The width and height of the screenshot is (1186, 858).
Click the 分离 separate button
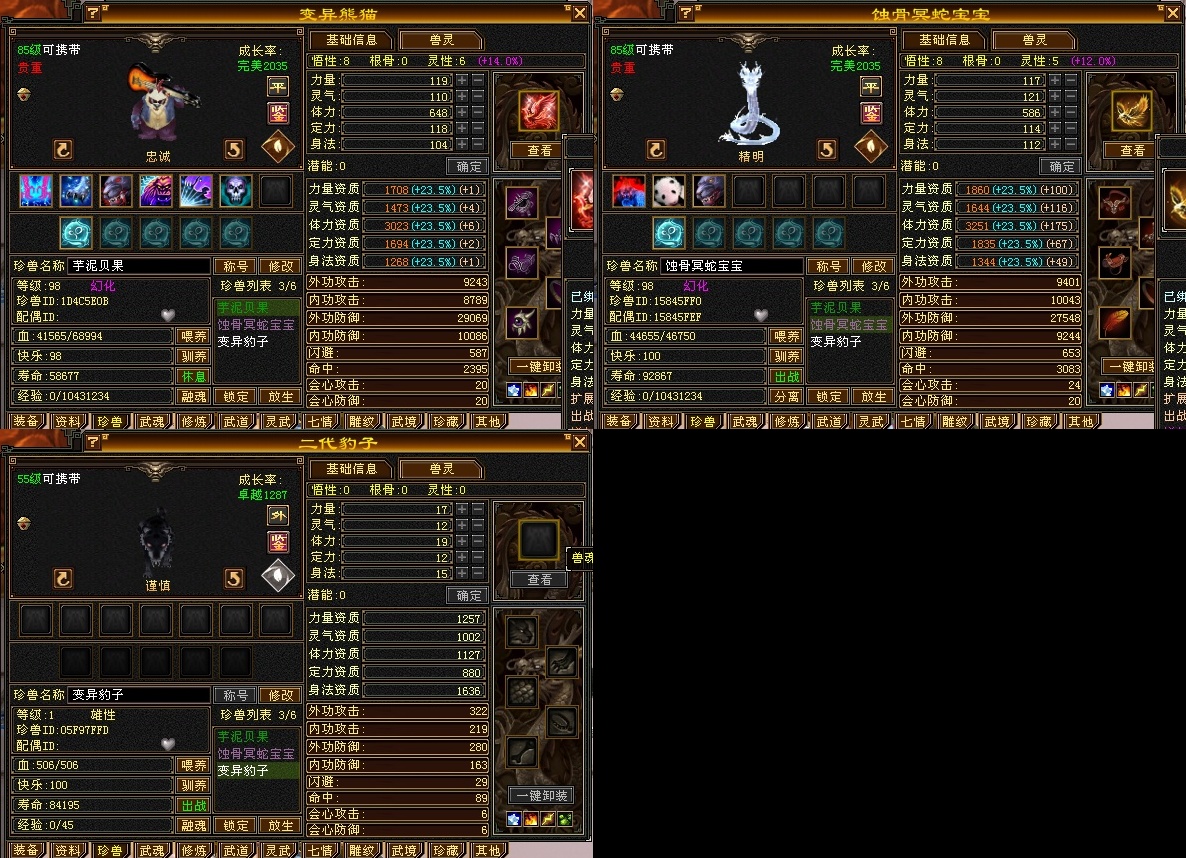click(x=786, y=396)
